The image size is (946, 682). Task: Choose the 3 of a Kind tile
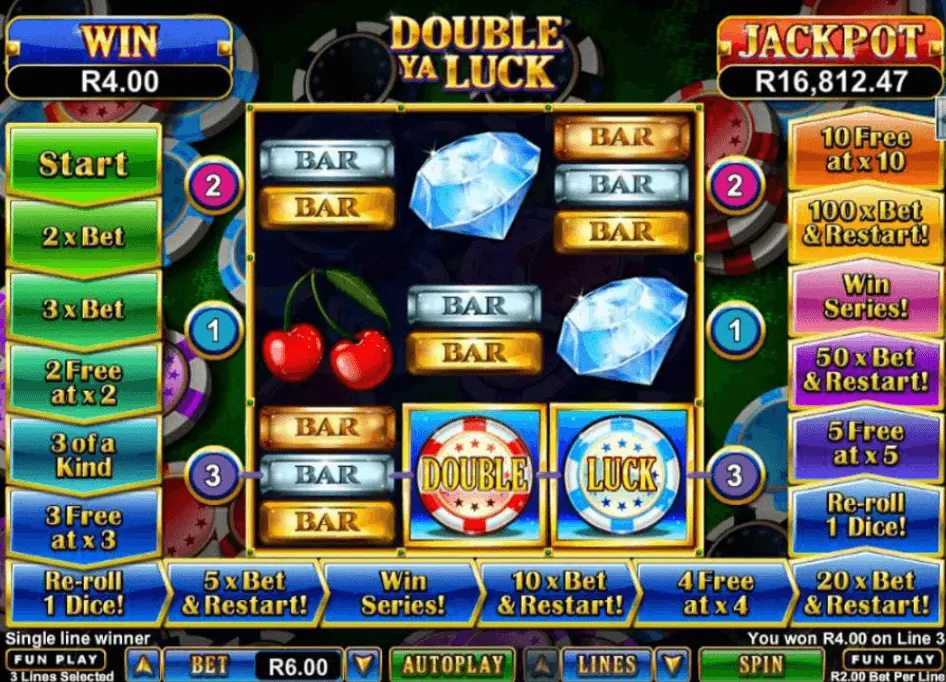(x=83, y=455)
